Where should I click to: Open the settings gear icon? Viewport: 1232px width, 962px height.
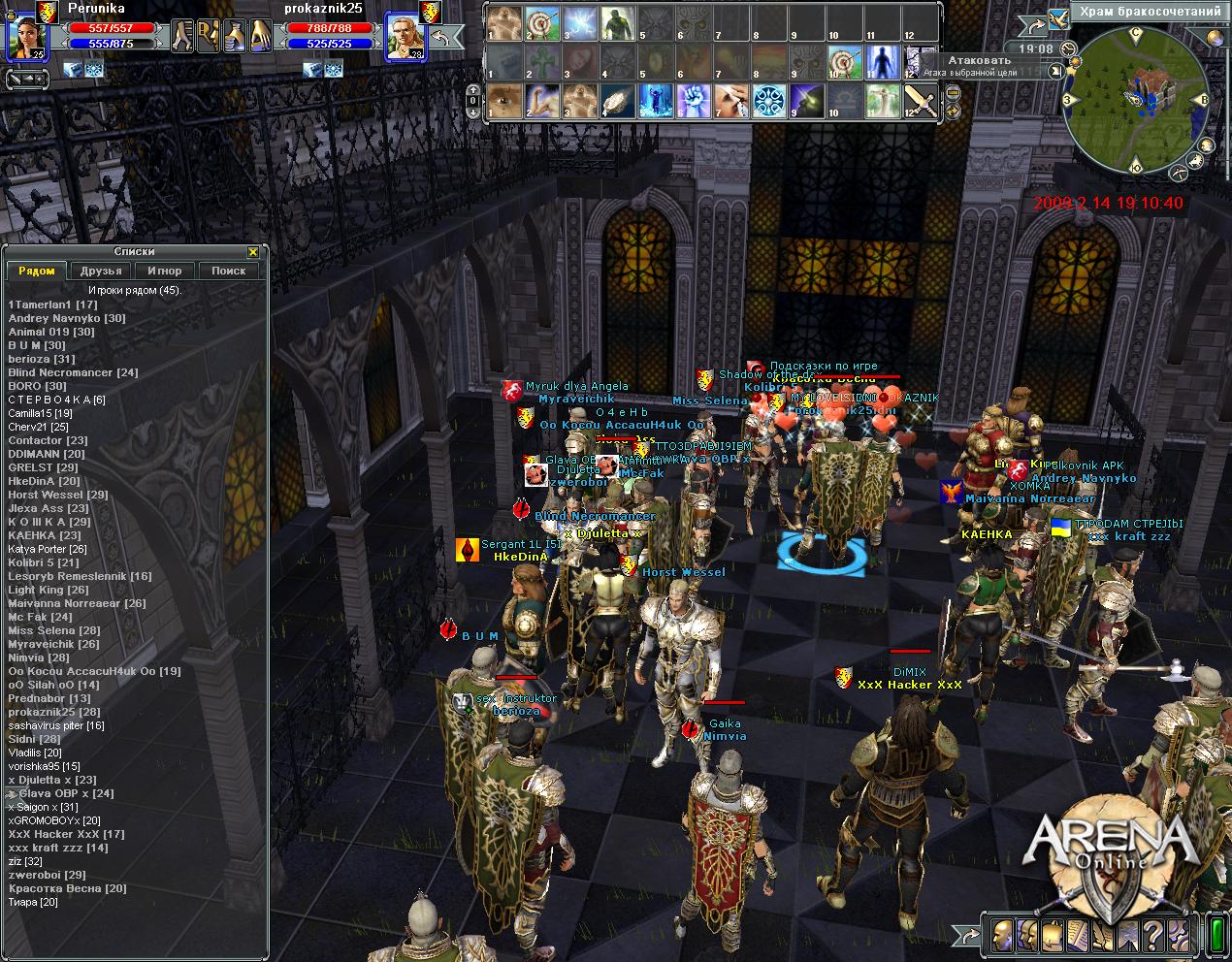pyautogui.click(x=1180, y=937)
